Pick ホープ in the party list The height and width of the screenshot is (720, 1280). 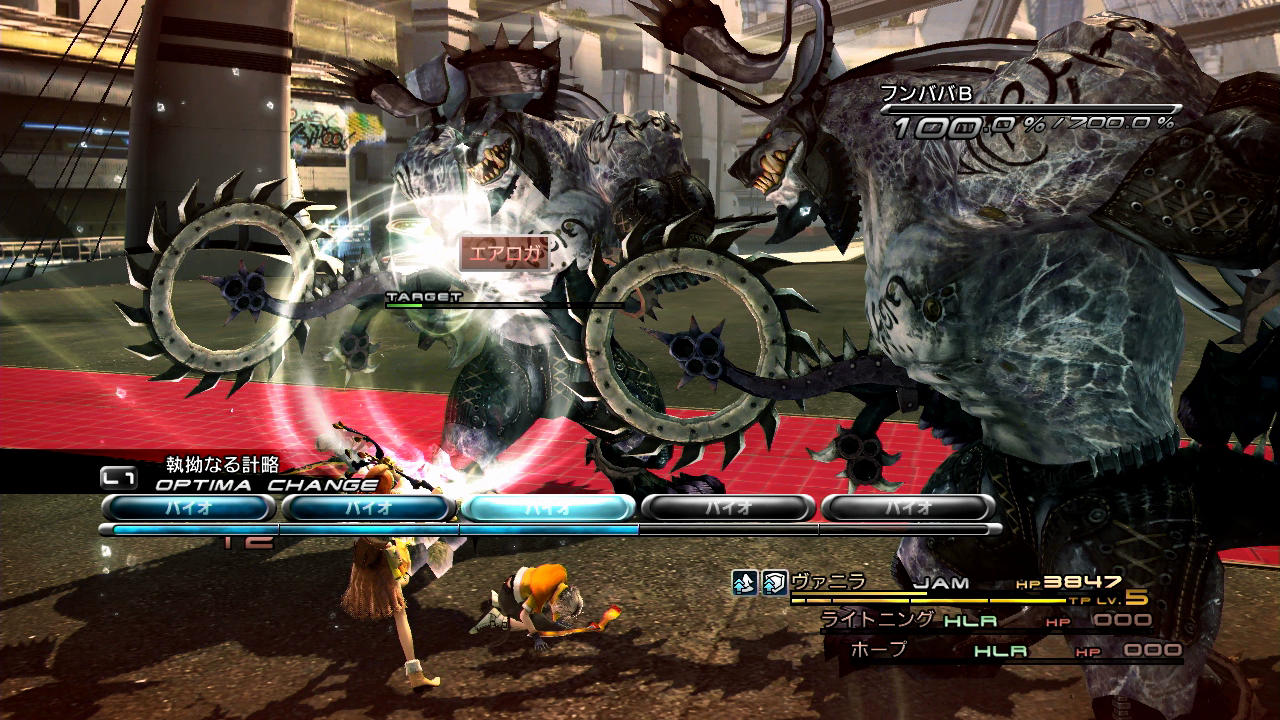point(878,650)
